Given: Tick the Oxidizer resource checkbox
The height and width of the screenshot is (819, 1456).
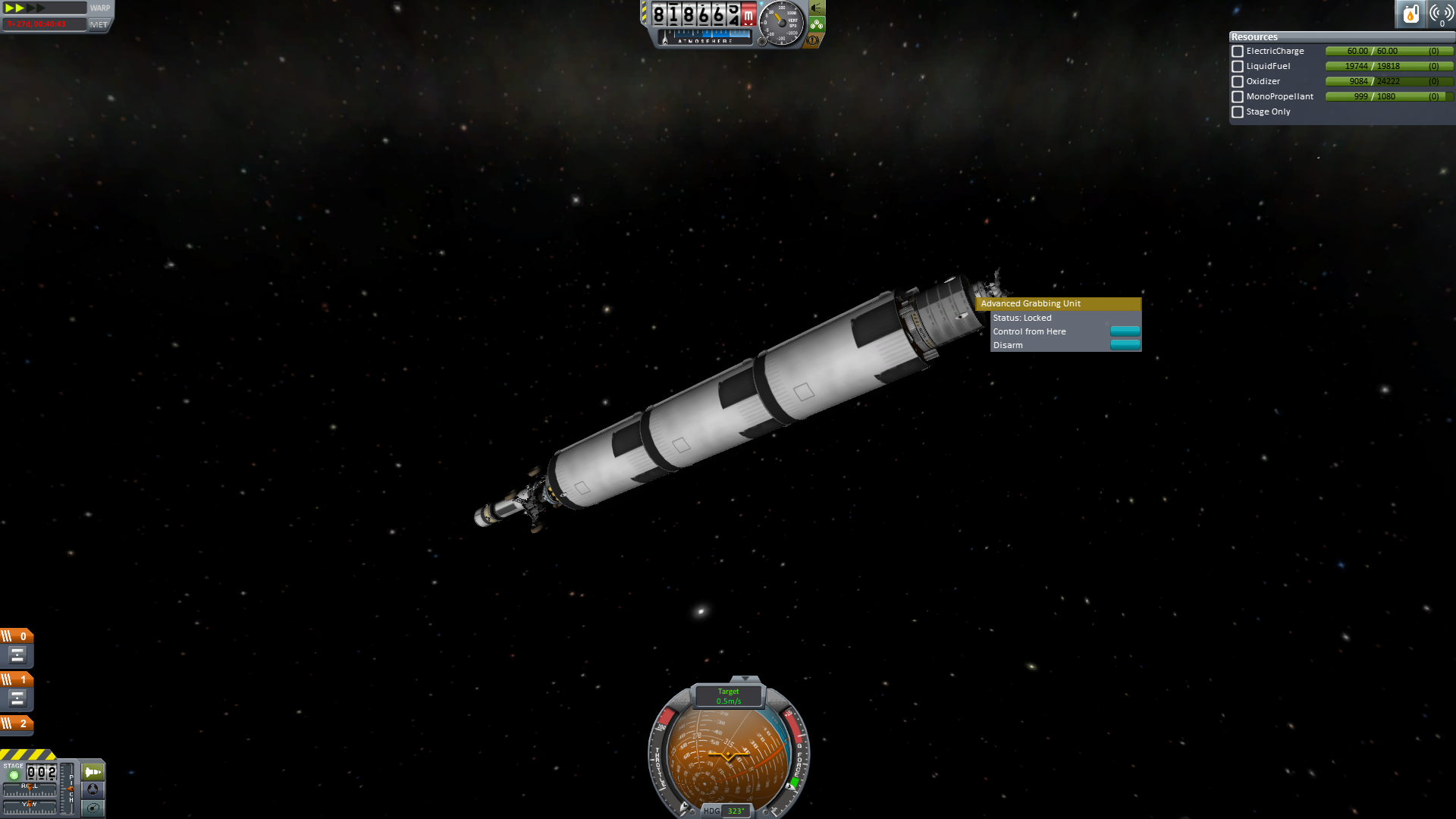Looking at the screenshot, I should click(x=1238, y=82).
